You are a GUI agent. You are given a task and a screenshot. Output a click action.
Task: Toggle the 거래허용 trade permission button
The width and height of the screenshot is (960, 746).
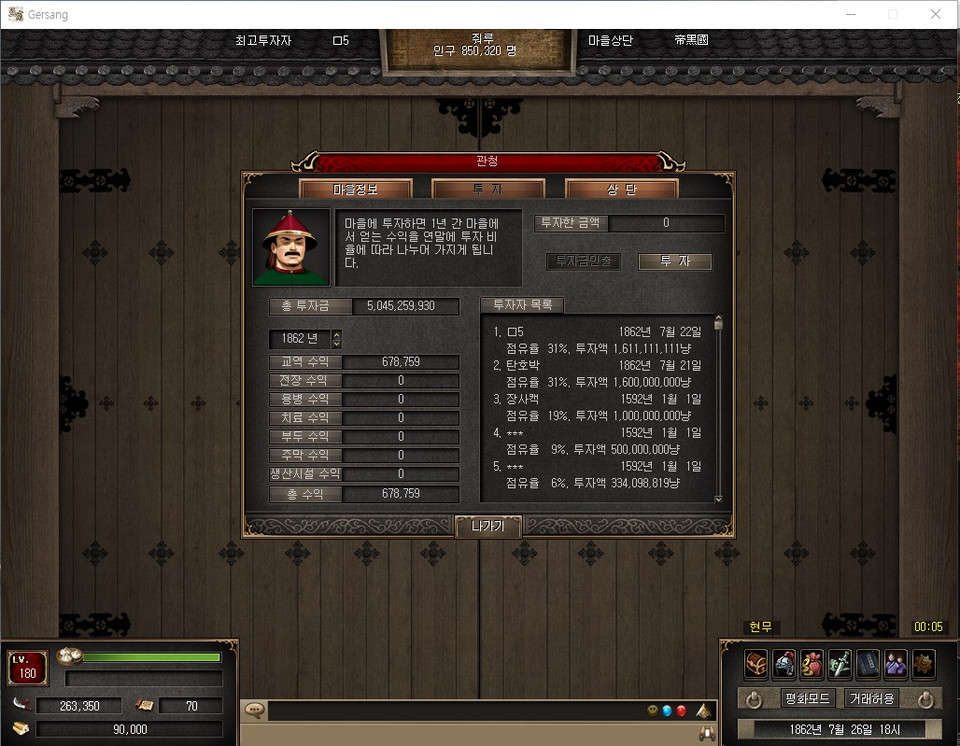871,698
